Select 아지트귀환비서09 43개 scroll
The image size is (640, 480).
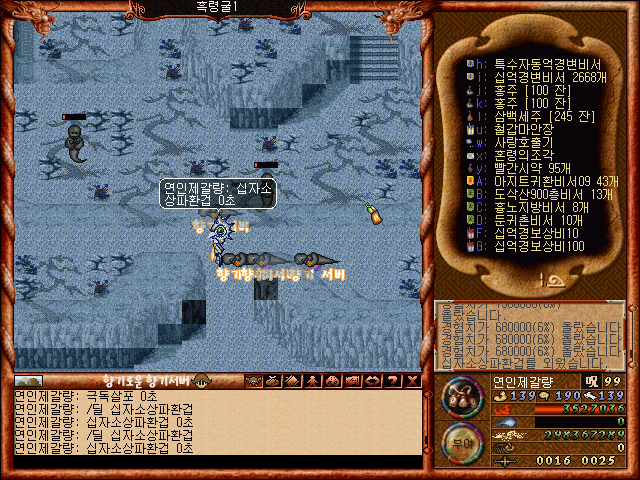click(x=540, y=181)
